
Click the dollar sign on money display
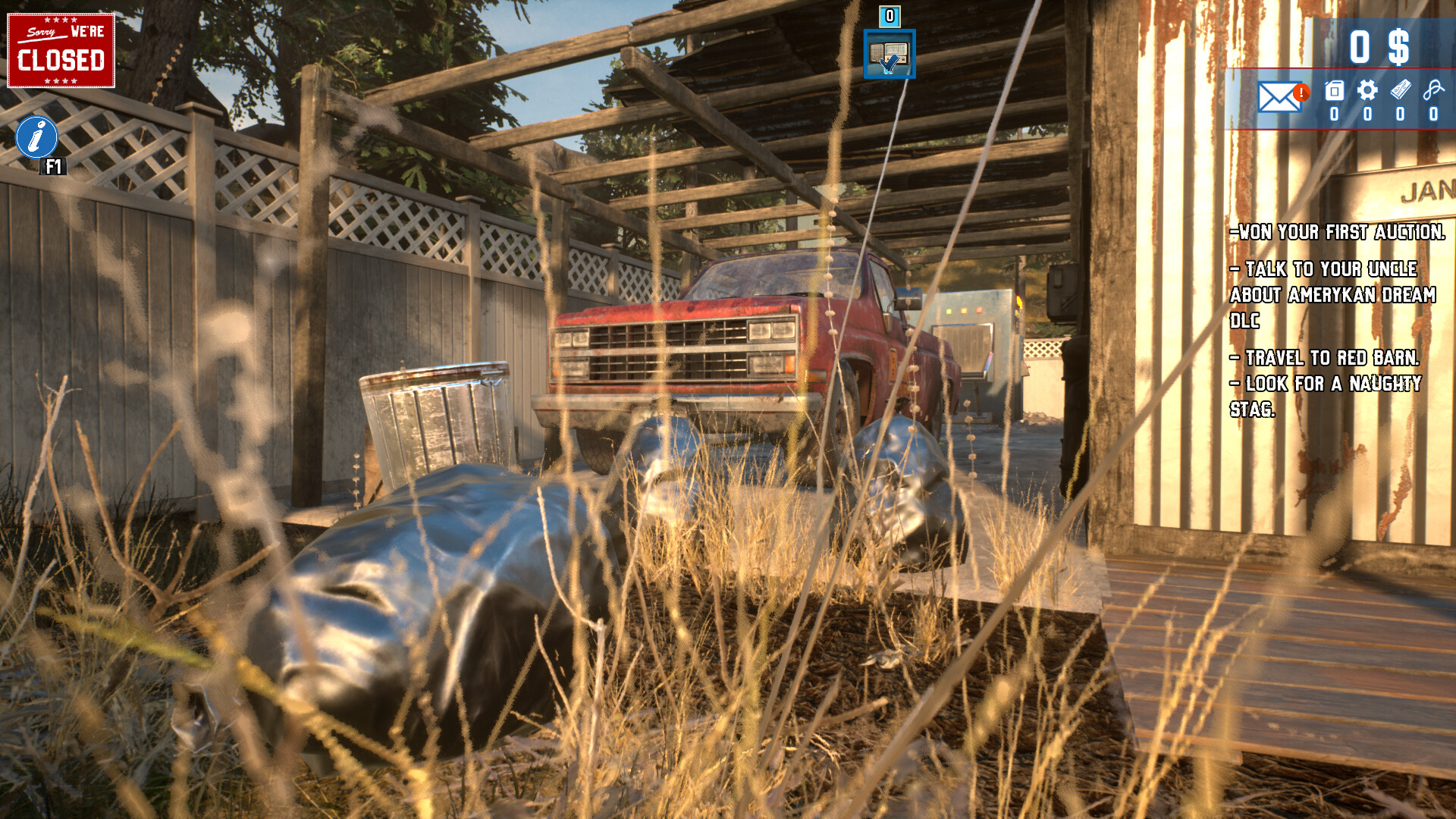1399,48
